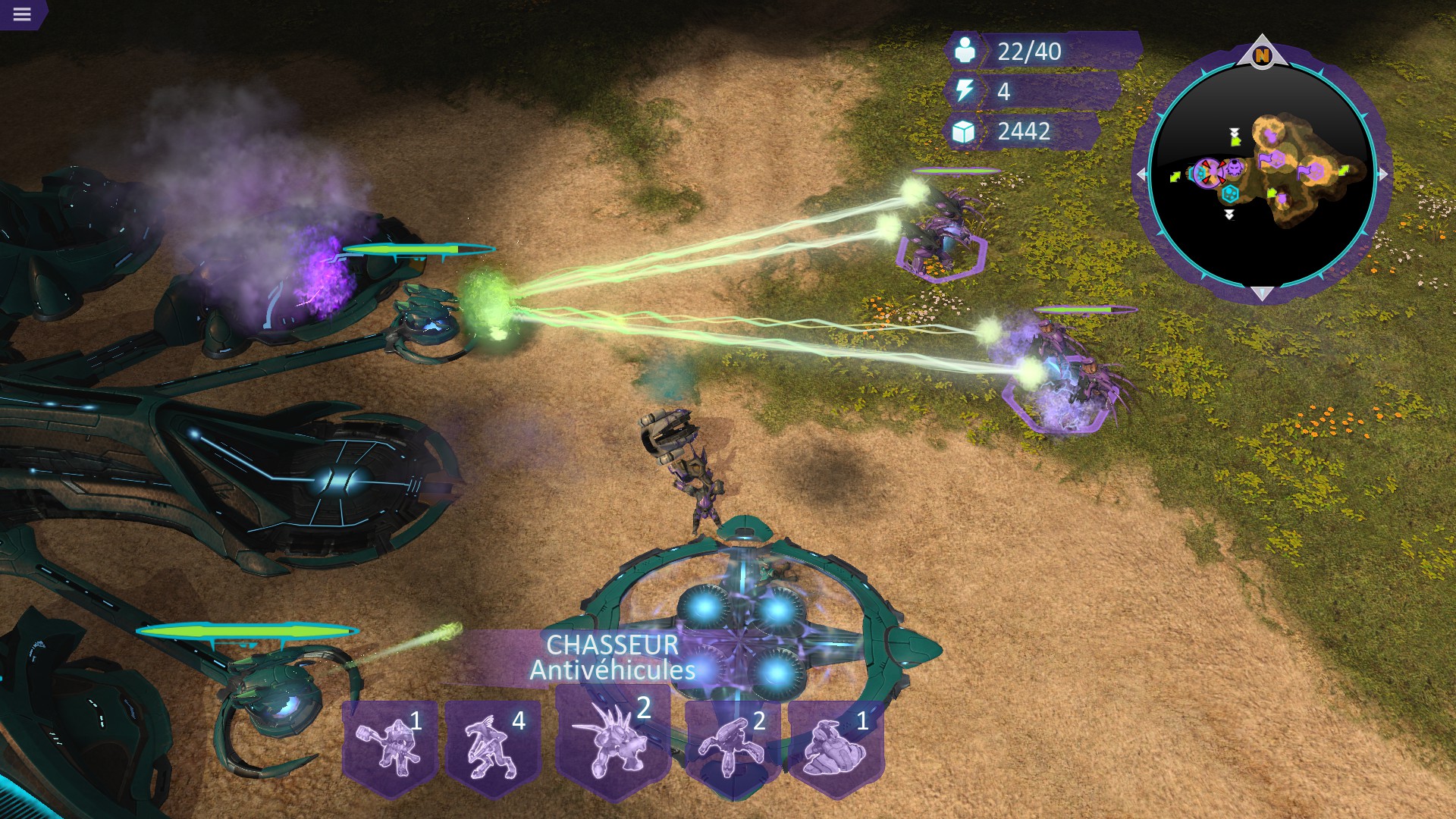Open the hamburger menu button
This screenshot has width=1456, height=819.
(x=22, y=14)
